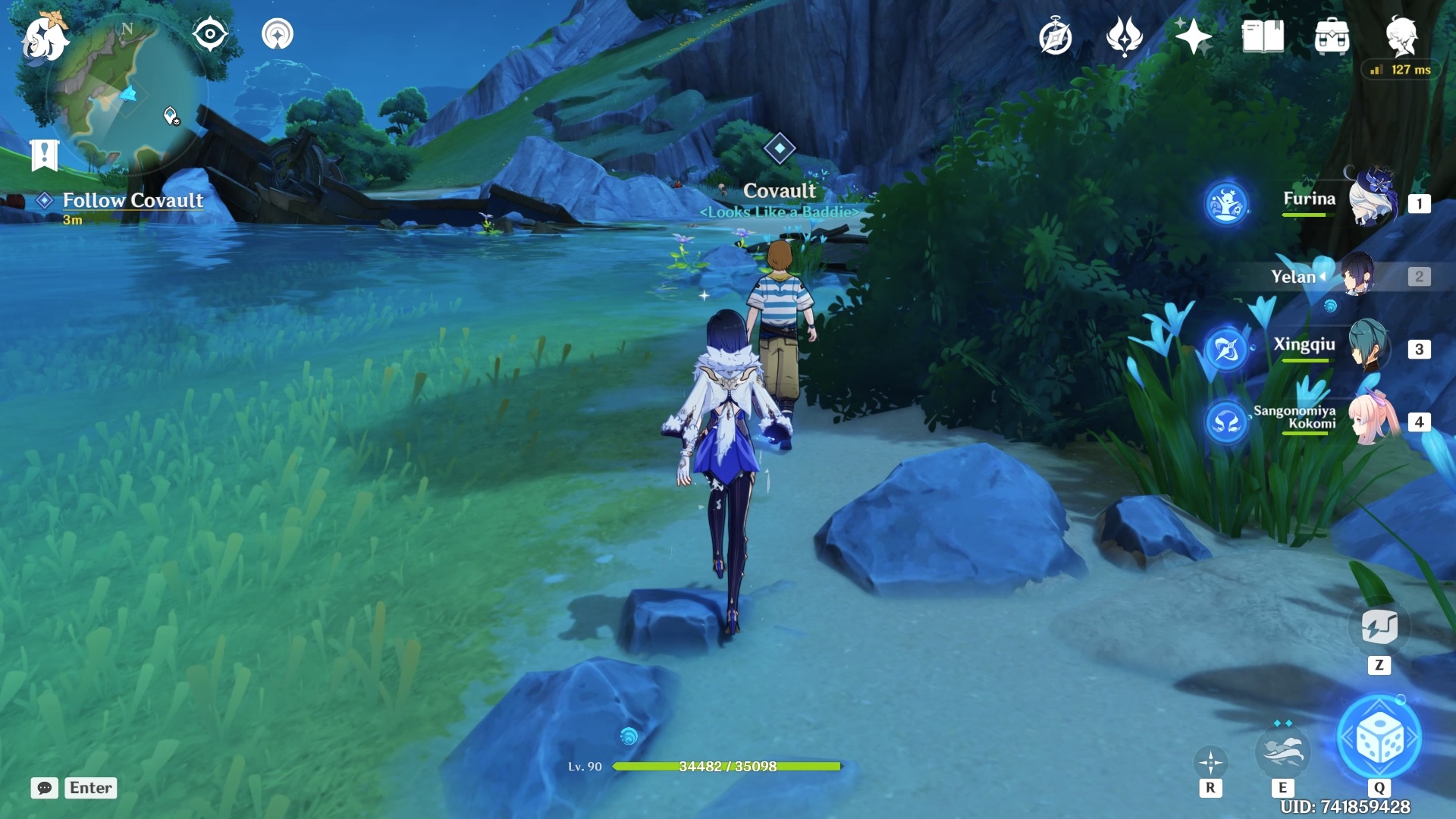Toggle the Elemental Sight eye icon
Screen dimensions: 1456x819
coord(210,35)
